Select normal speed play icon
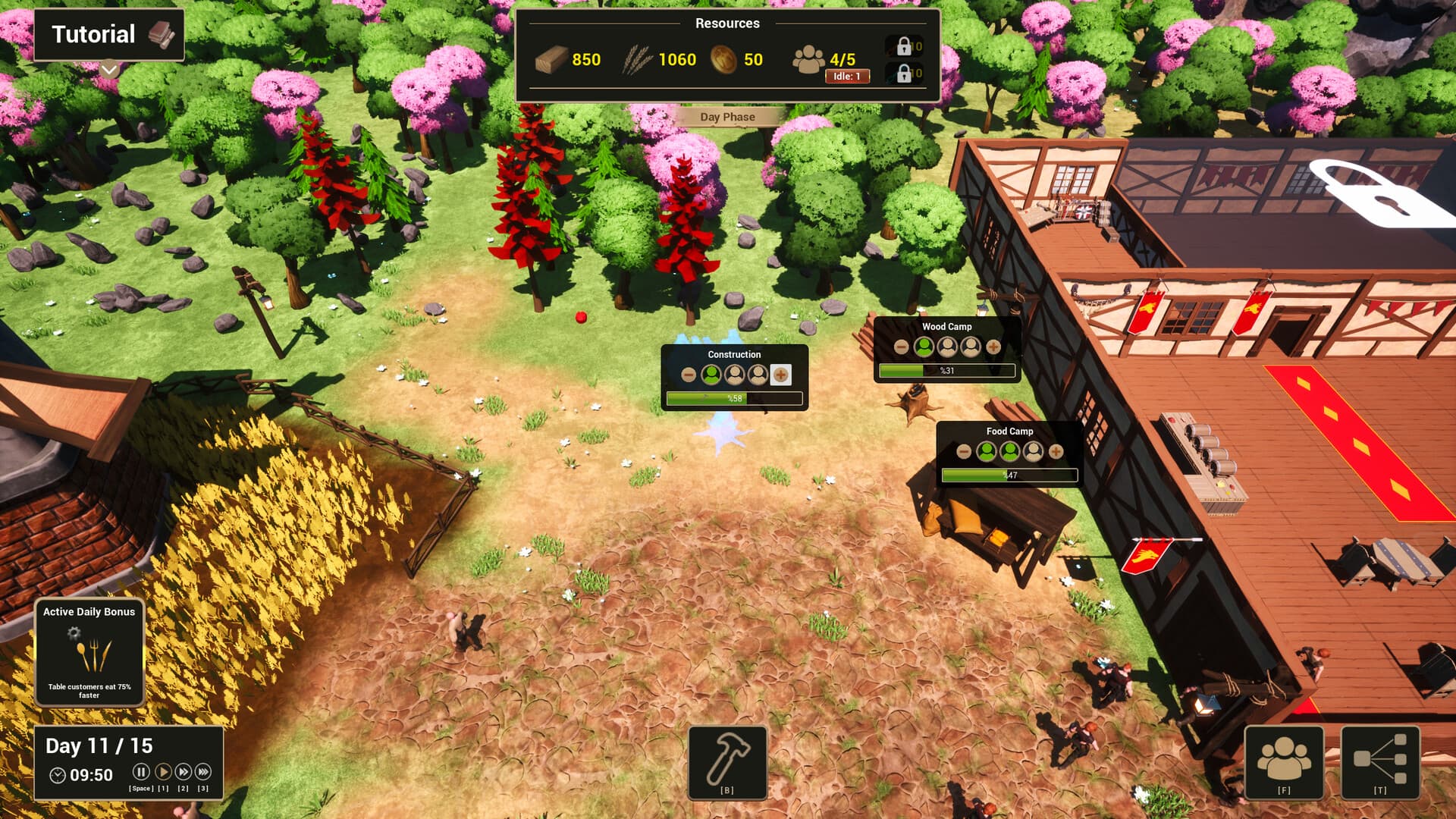 click(165, 771)
